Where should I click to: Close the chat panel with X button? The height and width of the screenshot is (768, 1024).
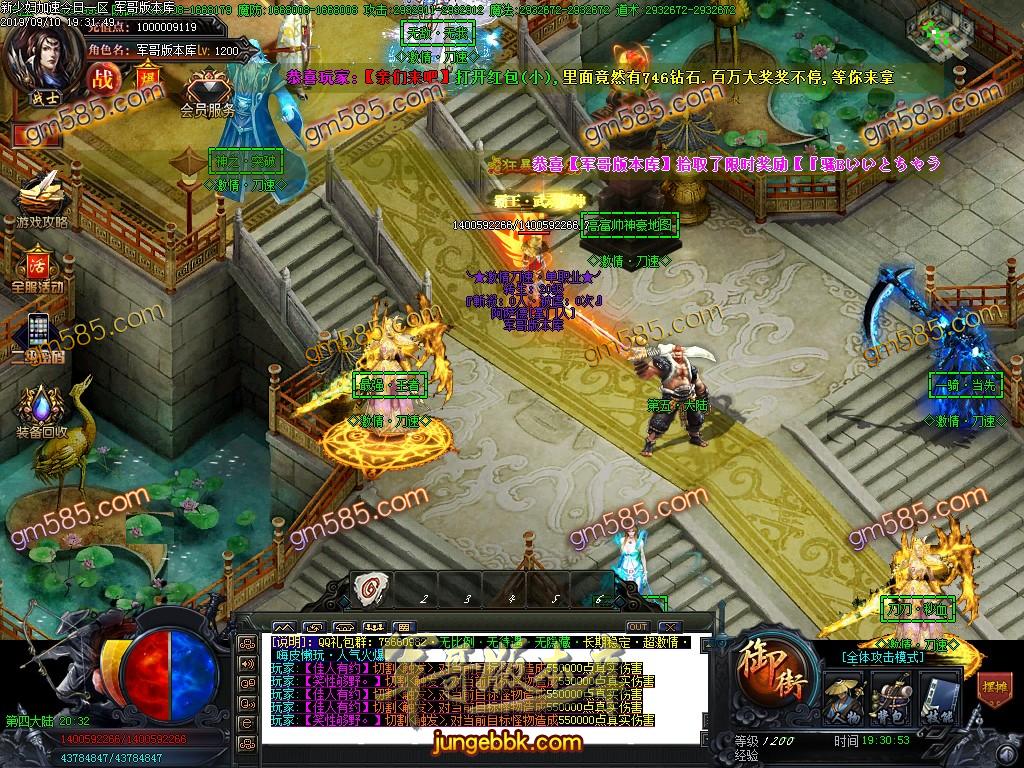coord(671,627)
